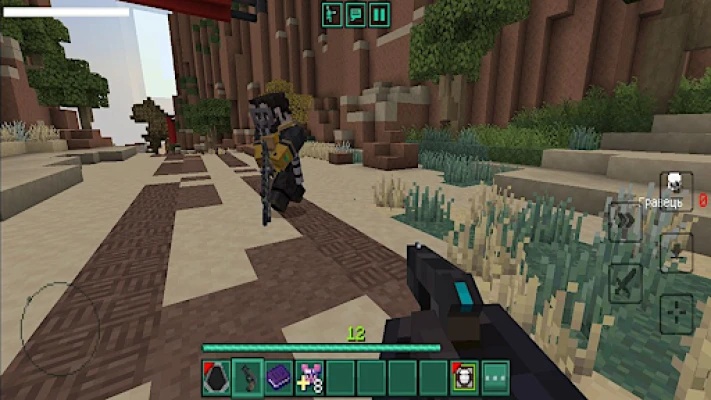This screenshot has height=400, width=711.
Task: Tap the emote figure button
Action: coord(331,14)
